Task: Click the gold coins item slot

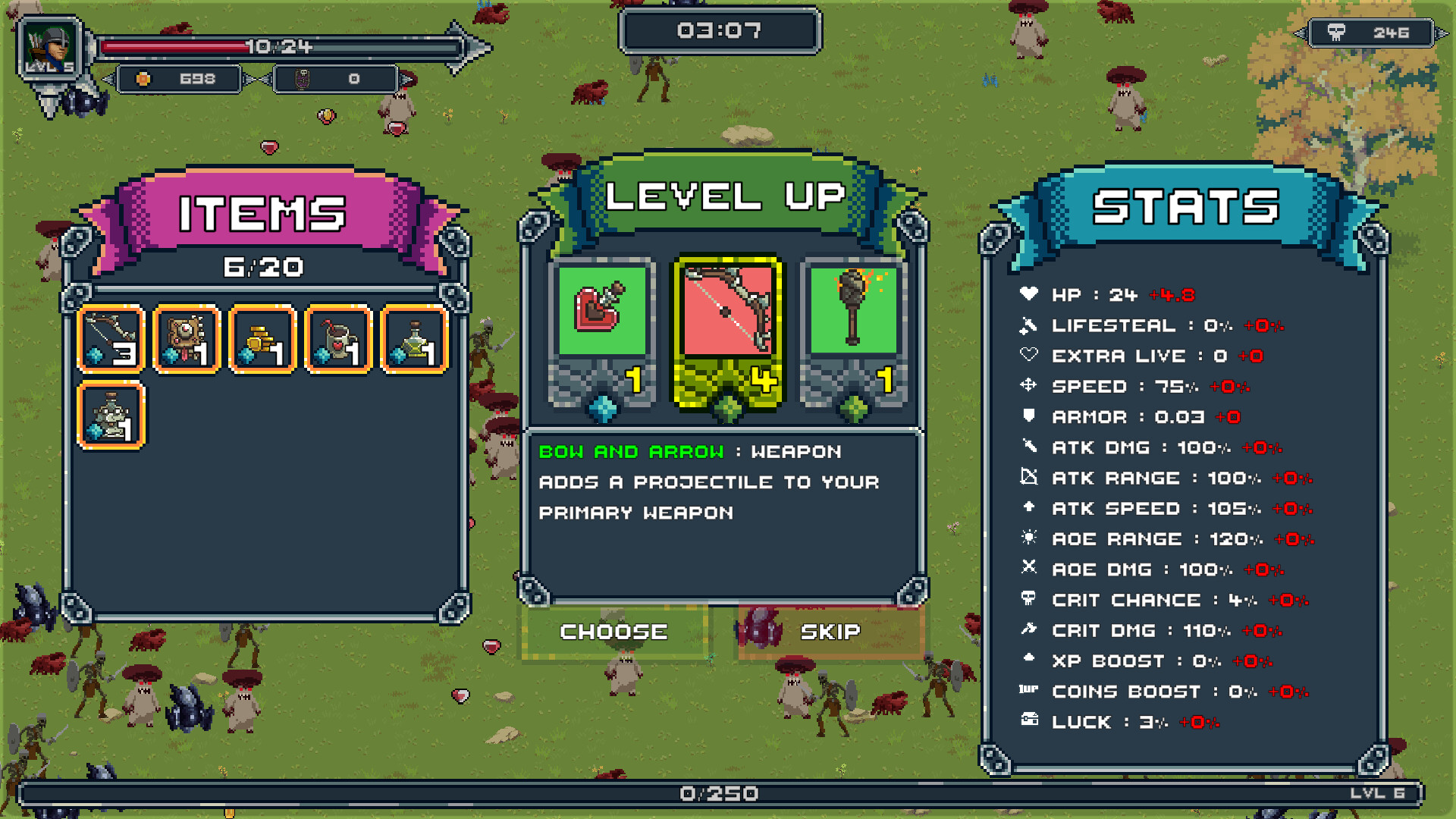Action: [x=262, y=337]
